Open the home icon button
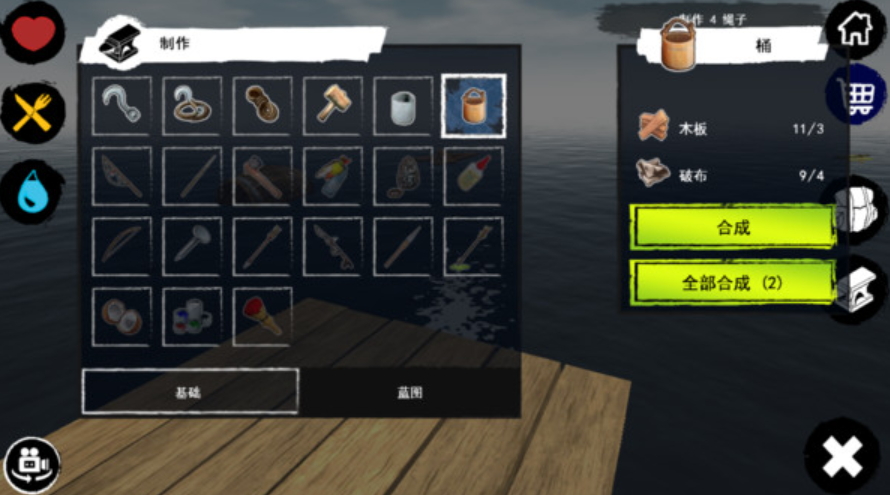This screenshot has width=890, height=495. click(x=855, y=29)
